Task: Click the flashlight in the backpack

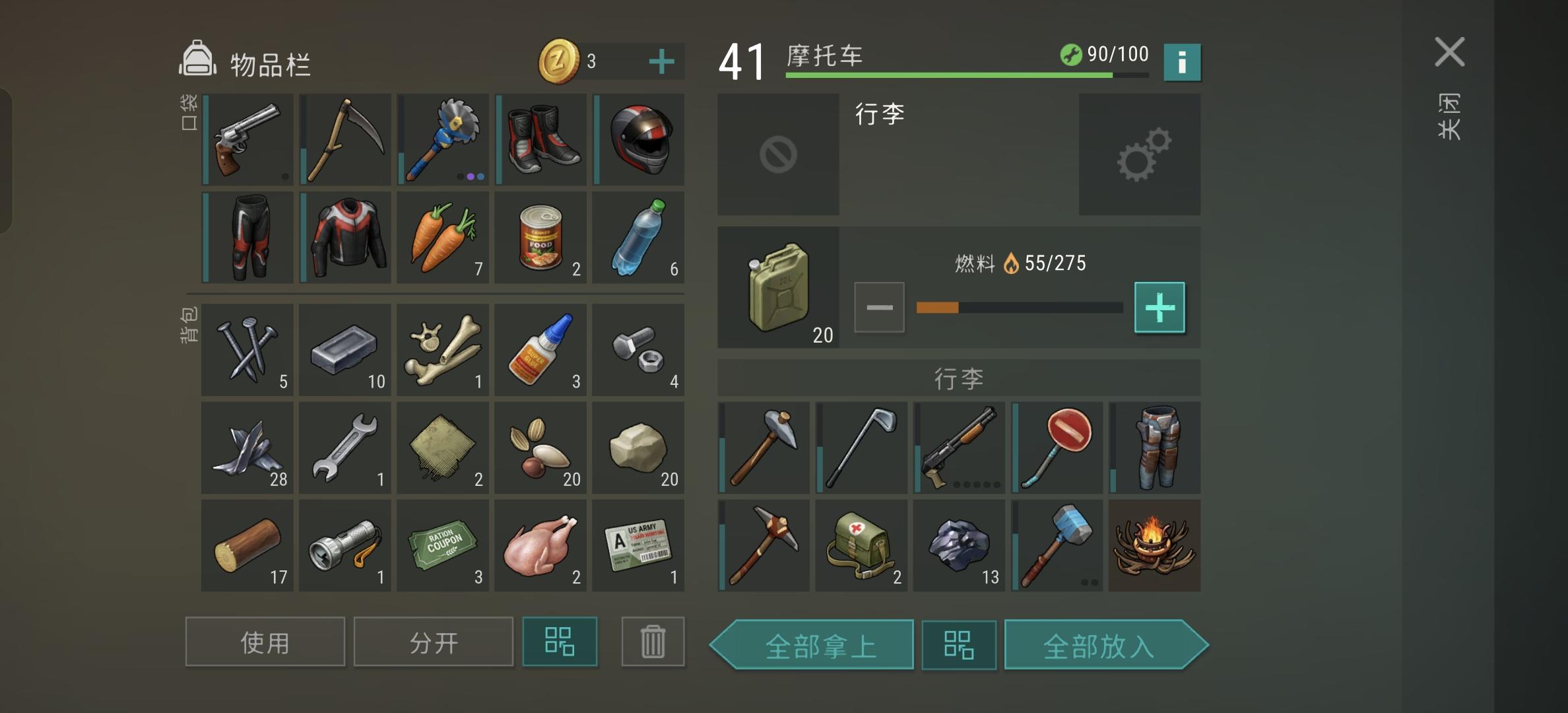Action: pyautogui.click(x=344, y=545)
